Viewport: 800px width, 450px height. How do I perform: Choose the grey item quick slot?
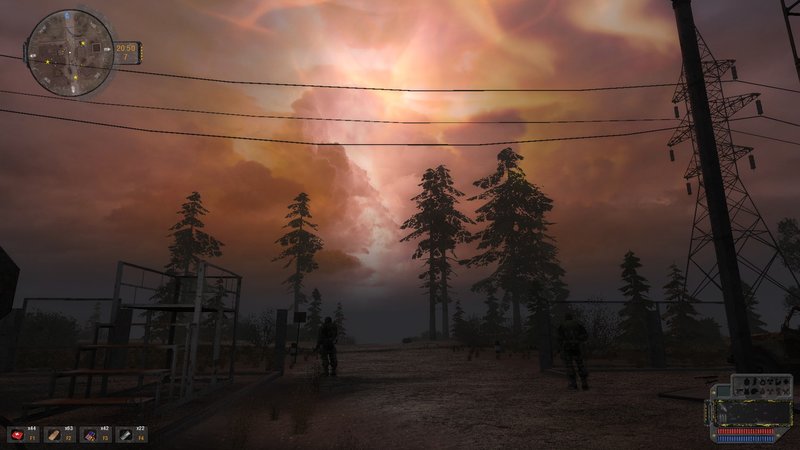[125, 435]
